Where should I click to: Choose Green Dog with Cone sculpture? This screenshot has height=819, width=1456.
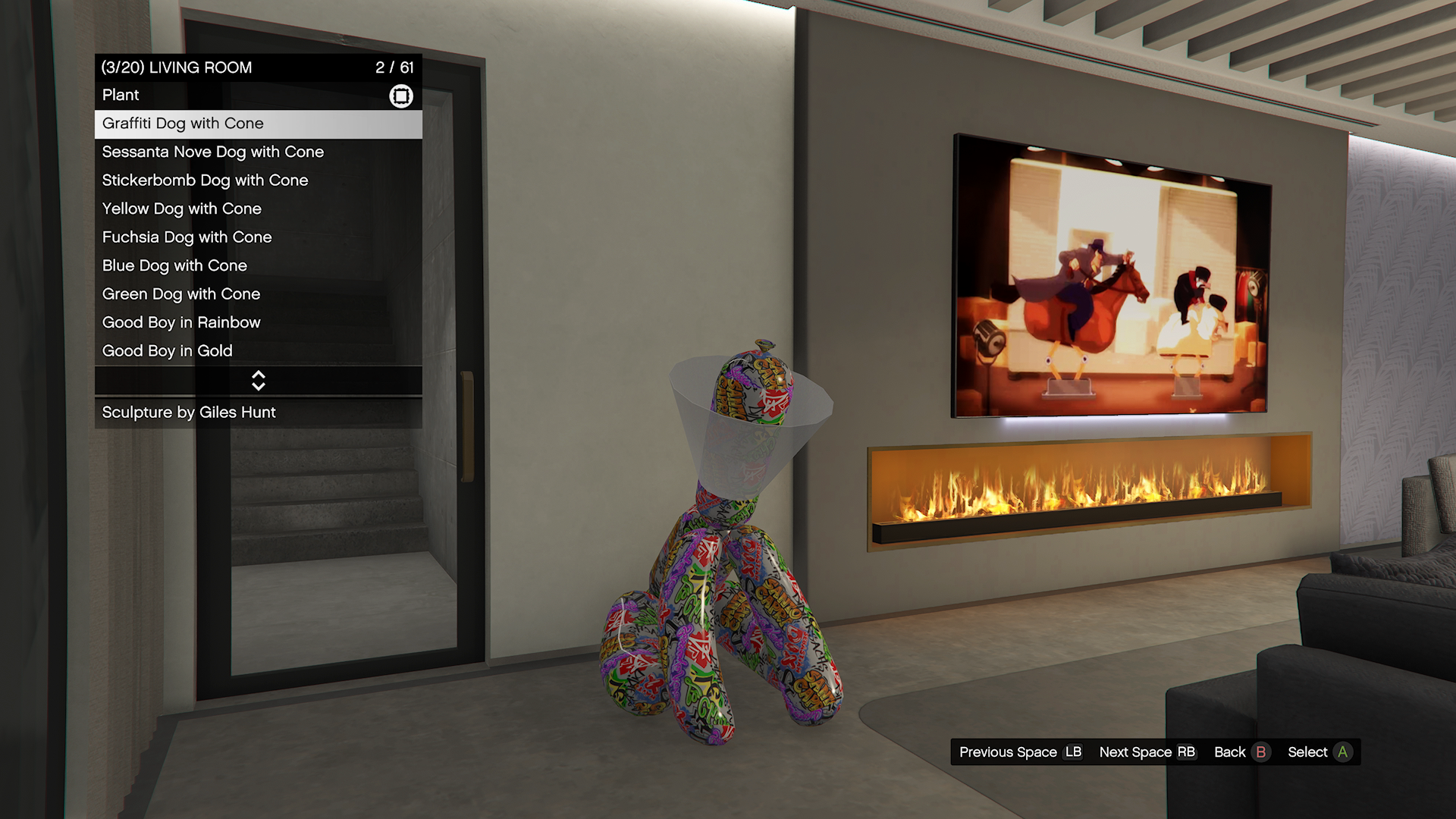coord(258,294)
